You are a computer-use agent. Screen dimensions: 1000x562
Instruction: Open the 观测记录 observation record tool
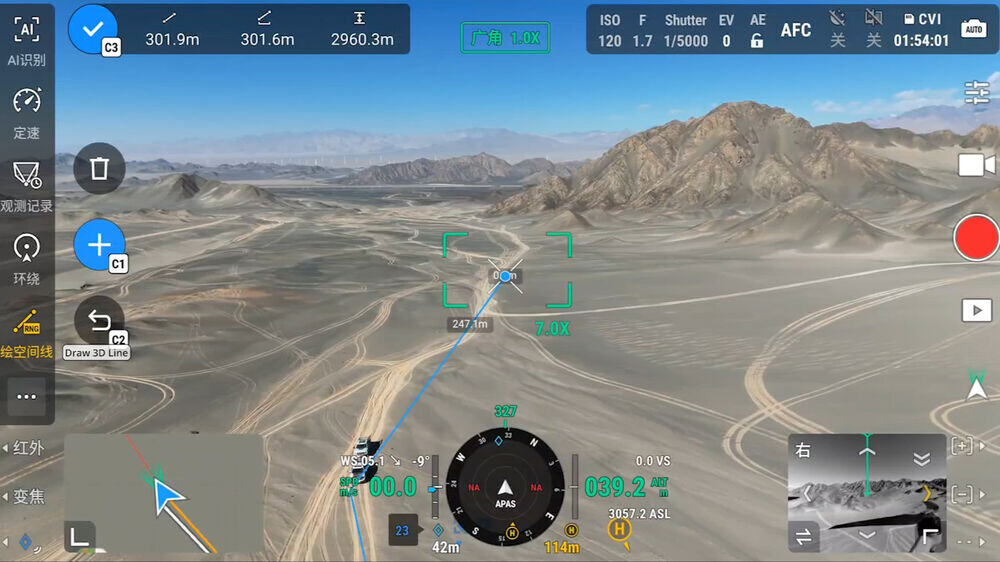[27, 186]
